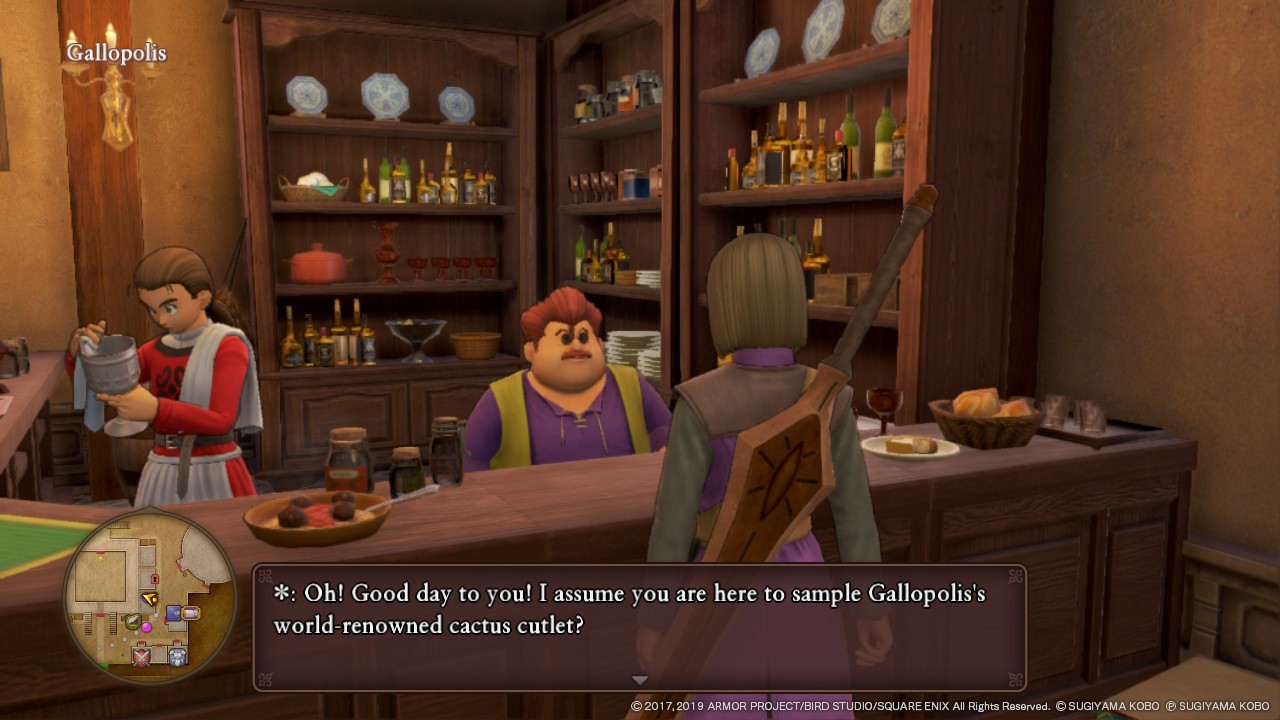Click the yellow player arrow on minimap

click(150, 598)
